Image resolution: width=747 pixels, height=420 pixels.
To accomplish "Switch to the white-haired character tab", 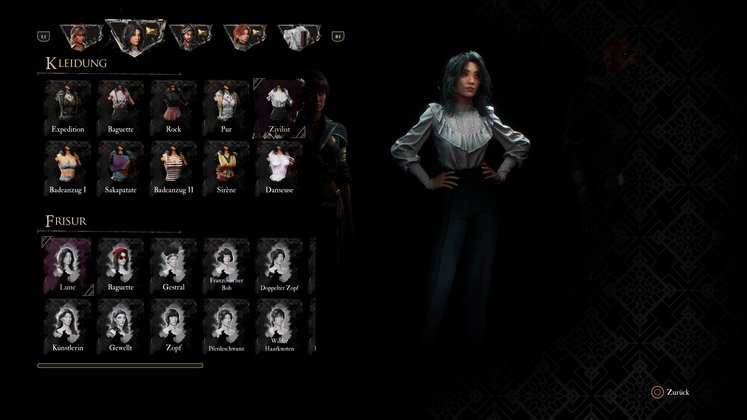I will (x=297, y=37).
